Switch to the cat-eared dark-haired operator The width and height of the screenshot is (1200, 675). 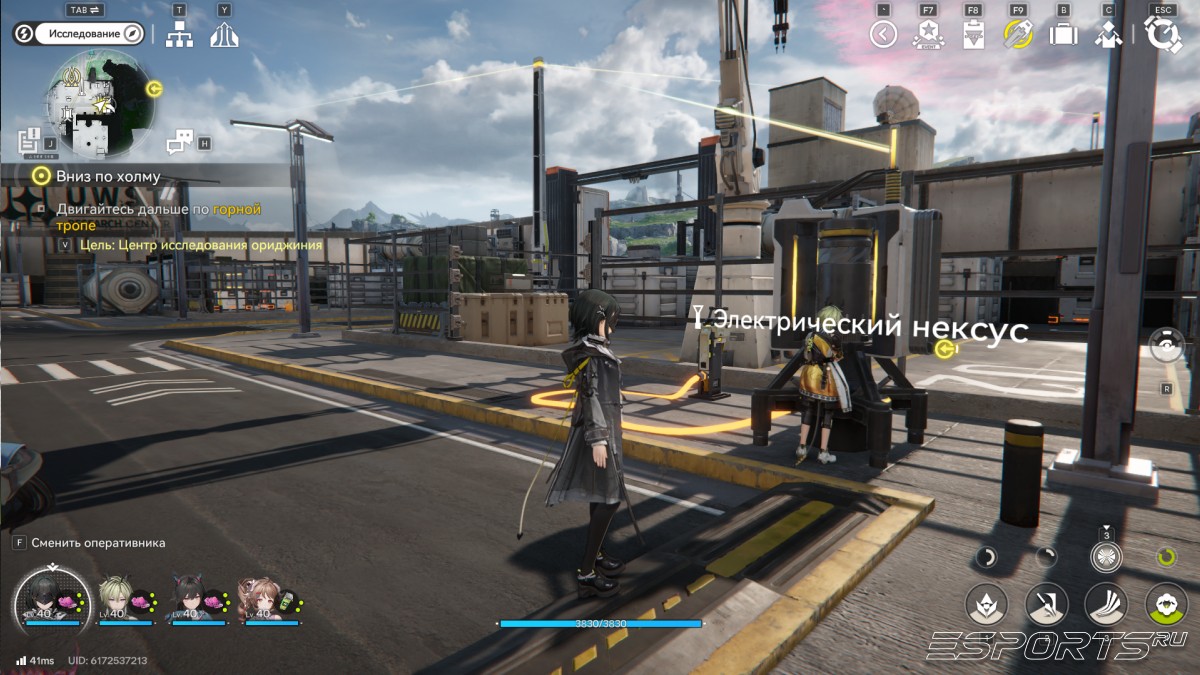point(192,598)
